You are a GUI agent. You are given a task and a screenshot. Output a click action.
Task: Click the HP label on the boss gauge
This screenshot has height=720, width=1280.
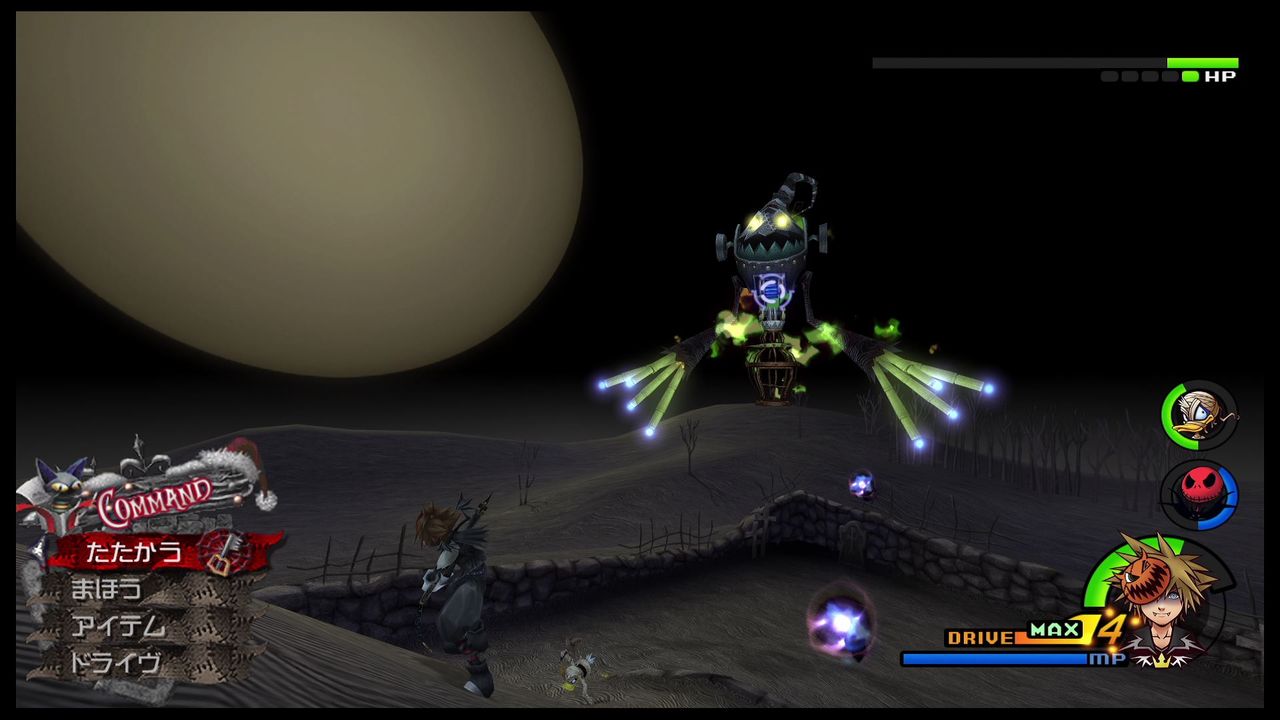(1219, 75)
